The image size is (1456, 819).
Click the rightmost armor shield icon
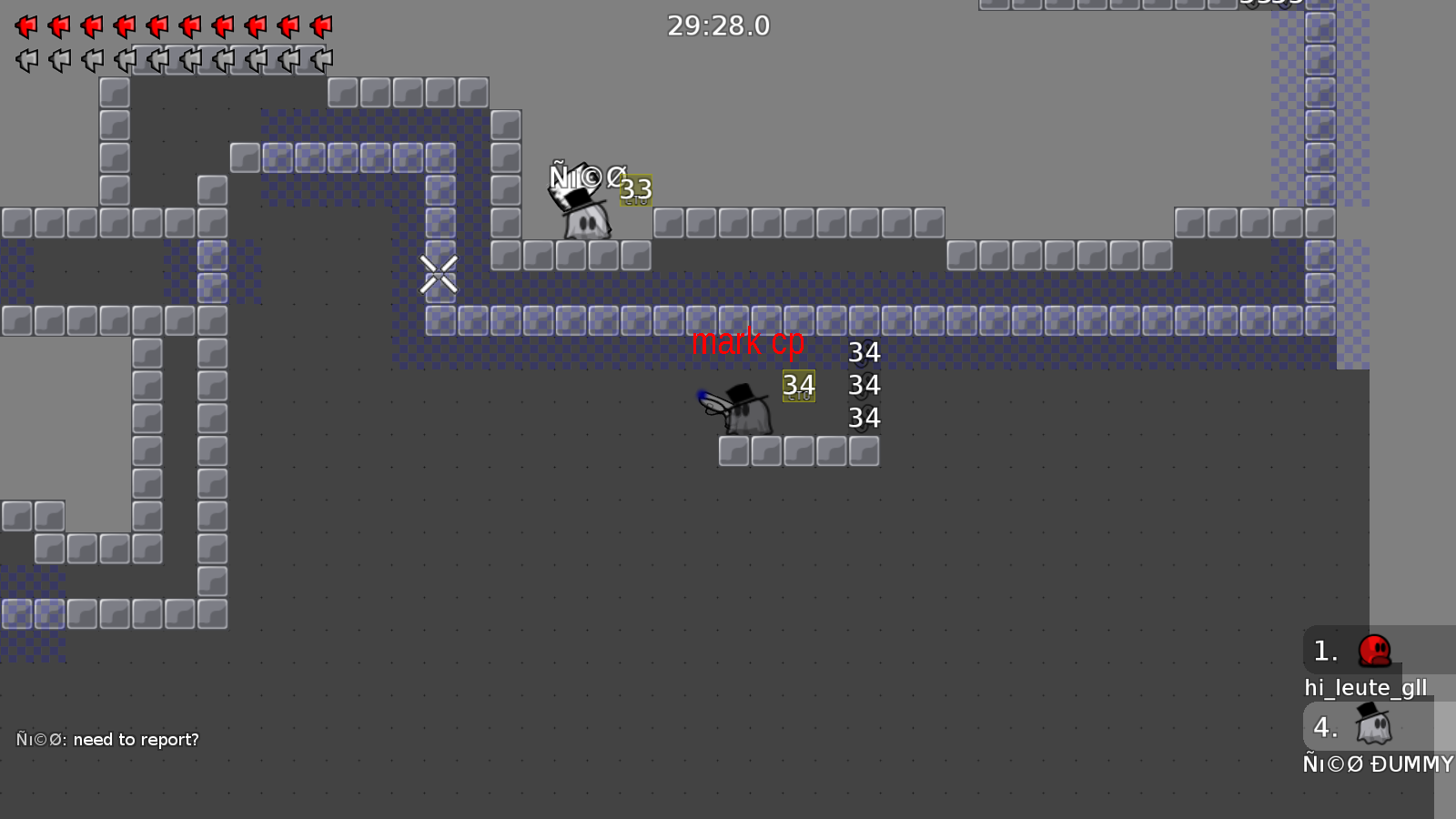(x=320, y=60)
